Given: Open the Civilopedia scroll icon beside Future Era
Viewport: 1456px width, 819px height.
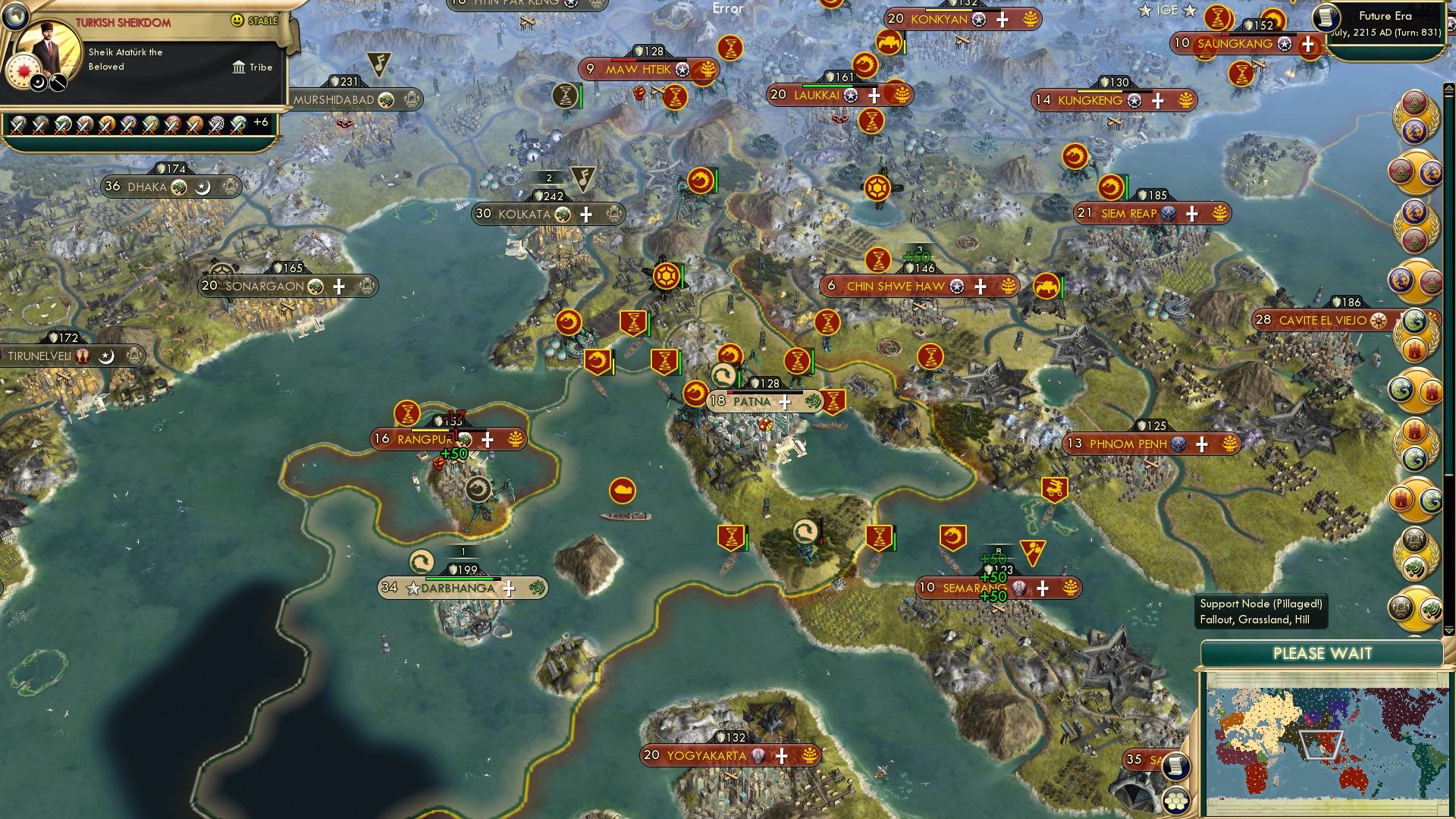Looking at the screenshot, I should click(1329, 19).
